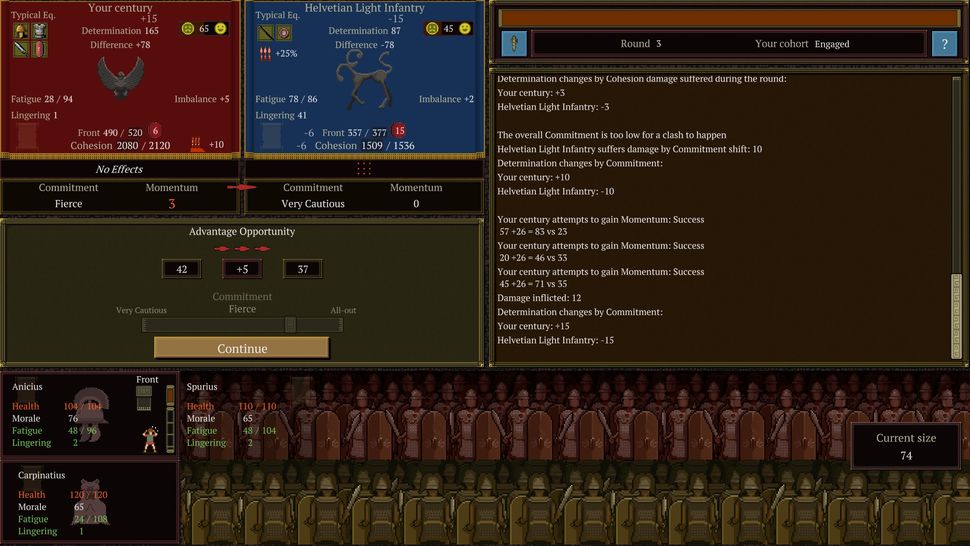Image resolution: width=970 pixels, height=546 pixels.
Task: Inspect your century's helmet equipment icon
Action: [21, 31]
